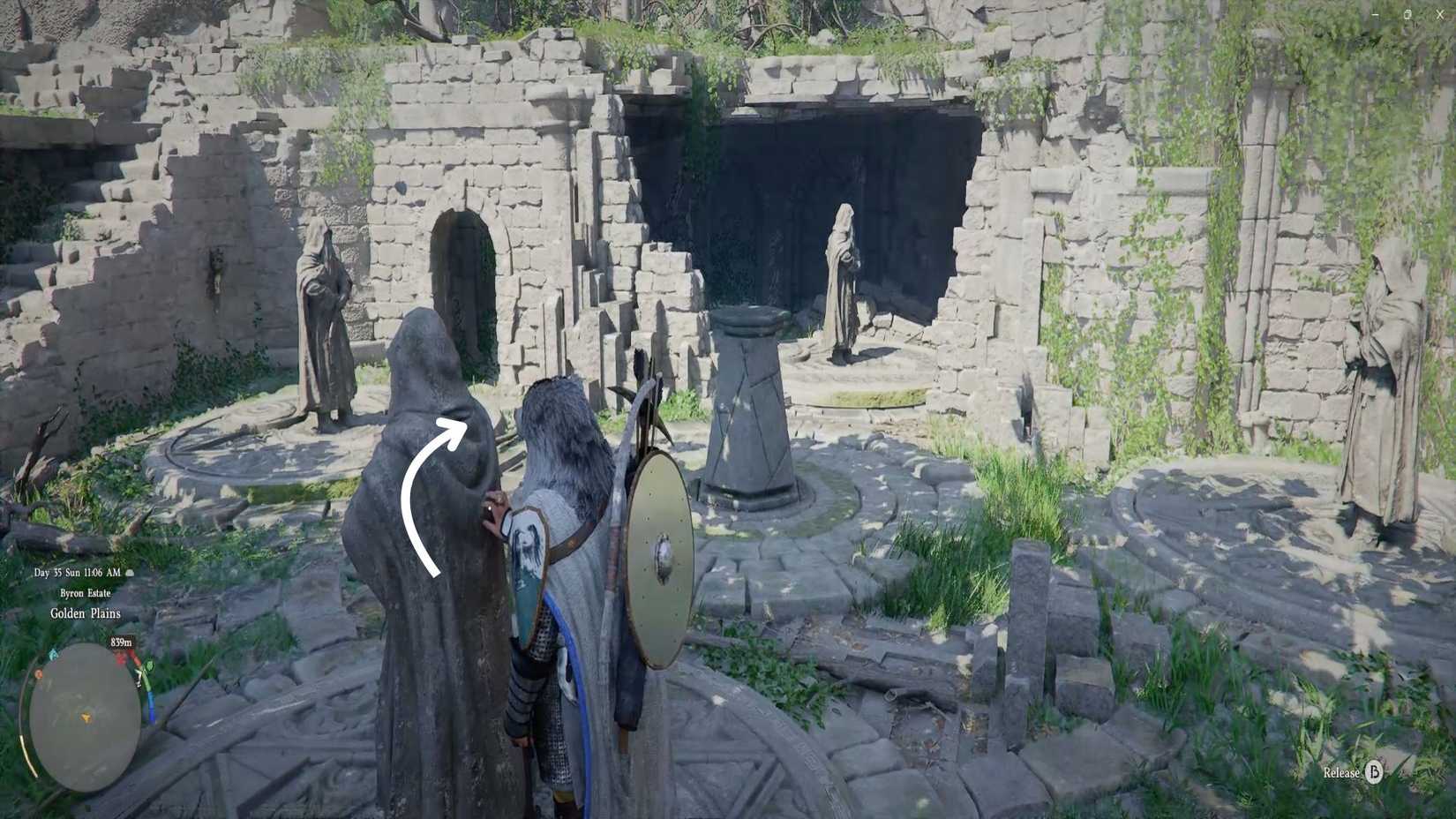The height and width of the screenshot is (819, 1456).
Task: Click the maximize window icon
Action: coord(1407,14)
